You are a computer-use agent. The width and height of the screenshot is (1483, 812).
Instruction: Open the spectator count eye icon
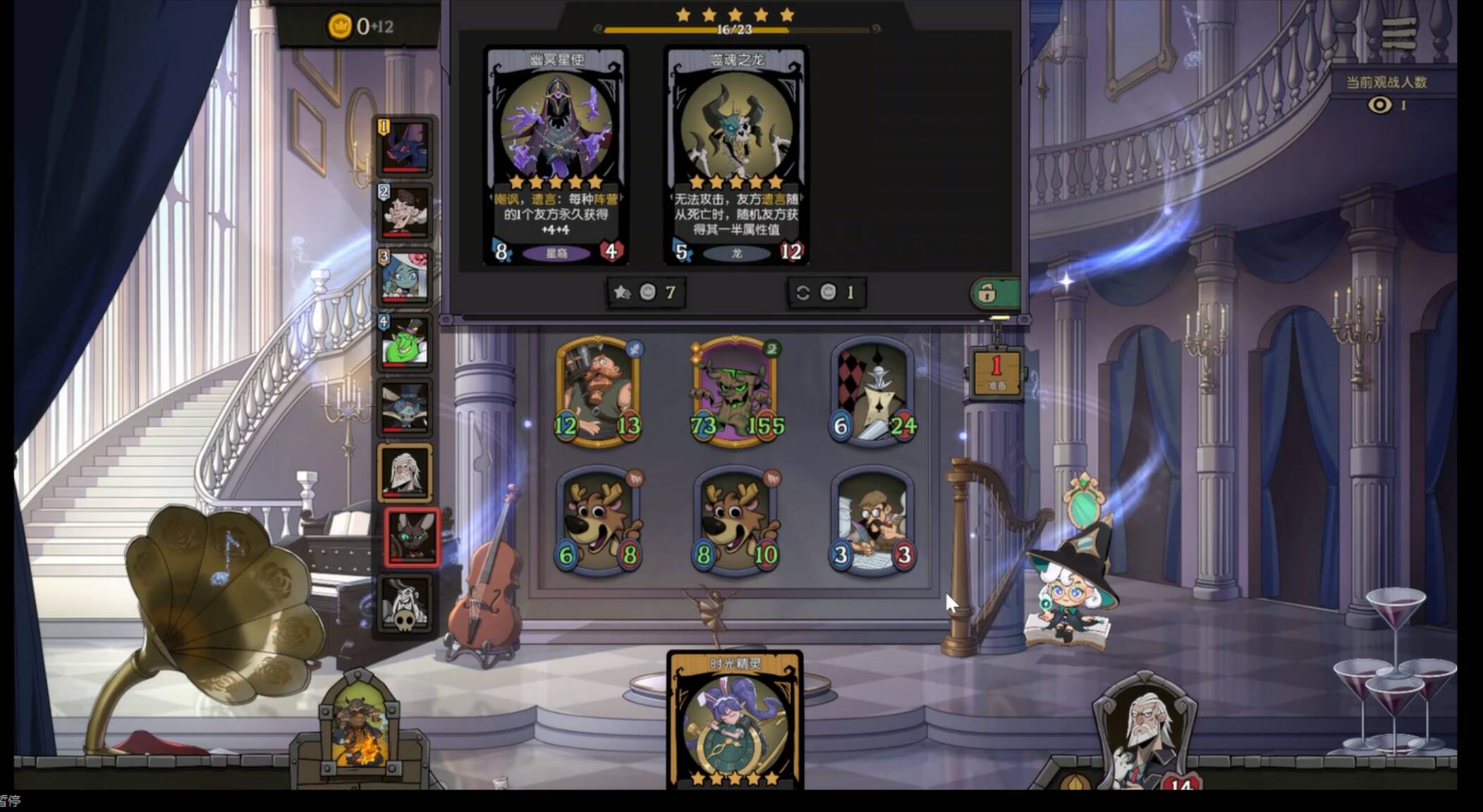(x=1380, y=105)
